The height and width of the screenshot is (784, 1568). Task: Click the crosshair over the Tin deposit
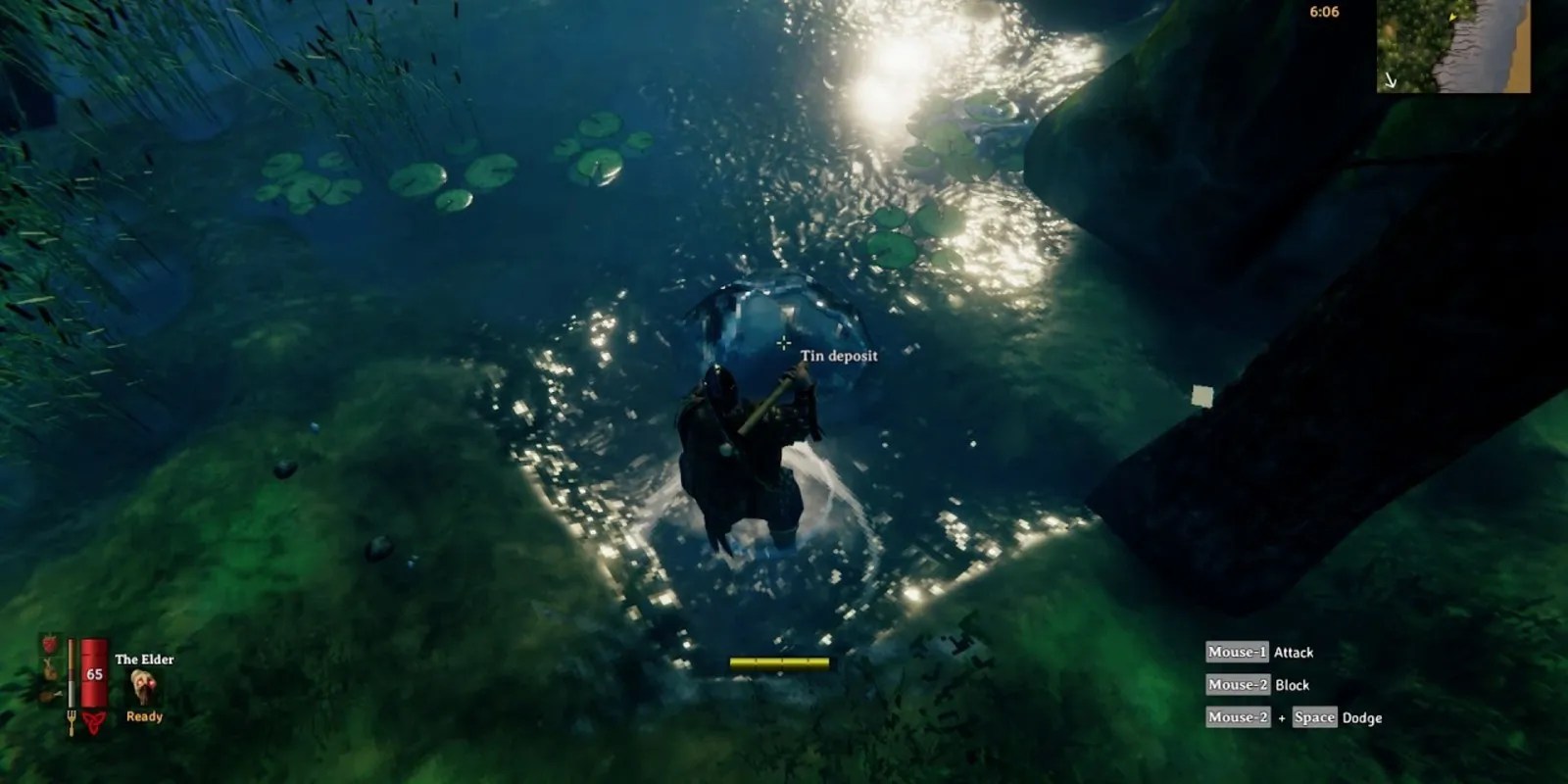click(x=783, y=343)
